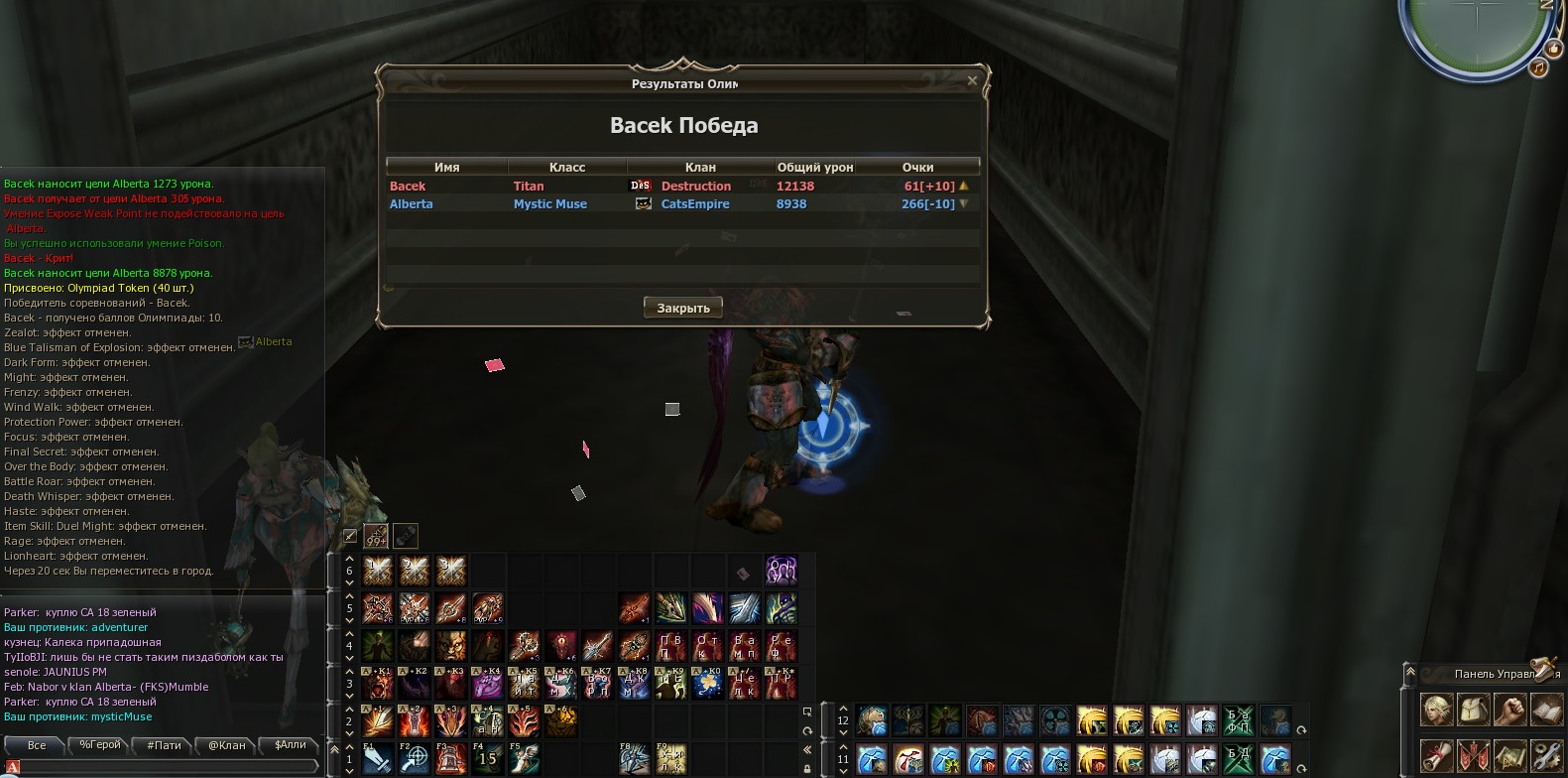Show the @Клан chat tab
This screenshot has width=1568, height=778.
click(x=227, y=744)
